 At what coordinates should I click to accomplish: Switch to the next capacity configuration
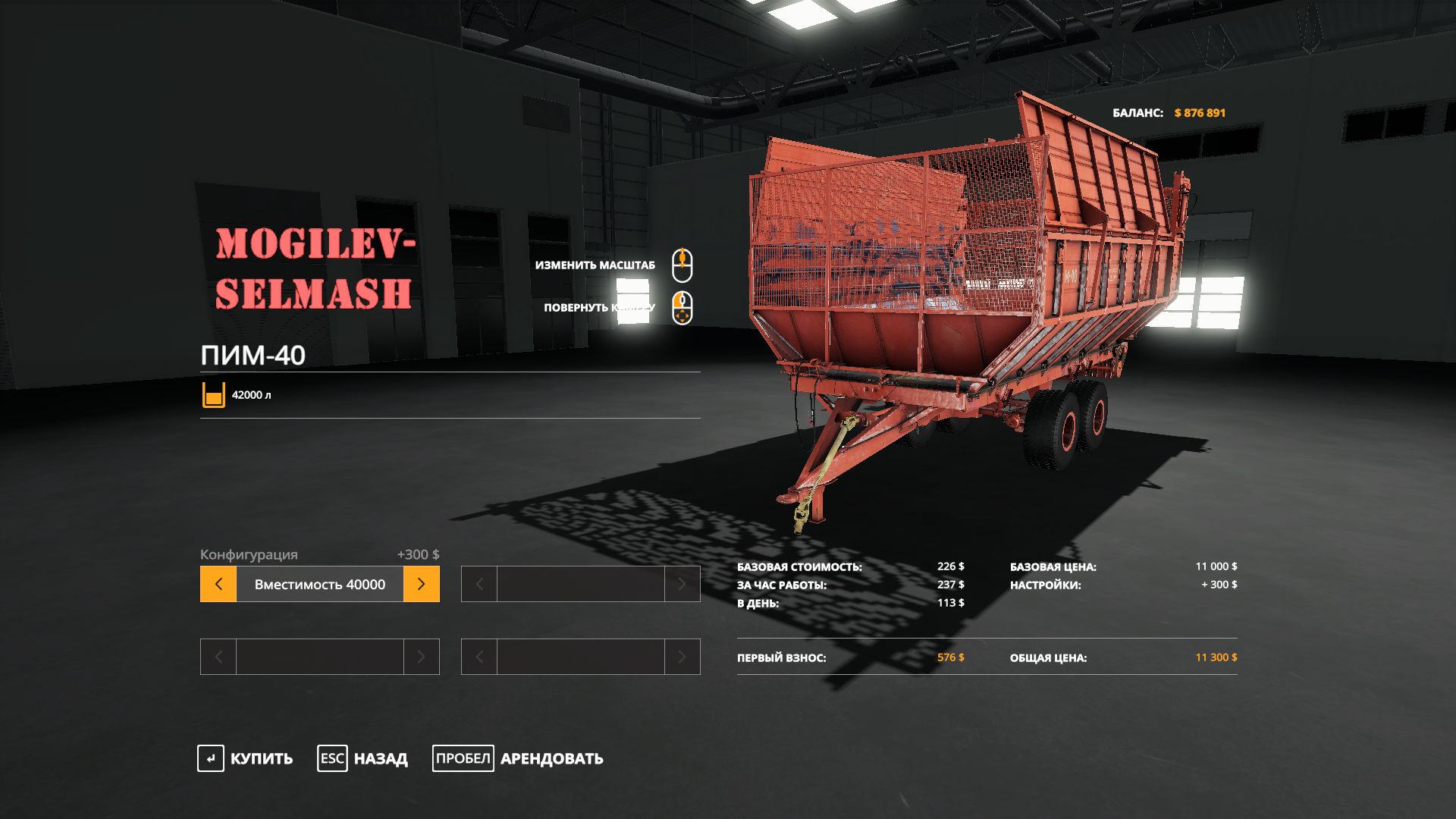pyautogui.click(x=422, y=585)
